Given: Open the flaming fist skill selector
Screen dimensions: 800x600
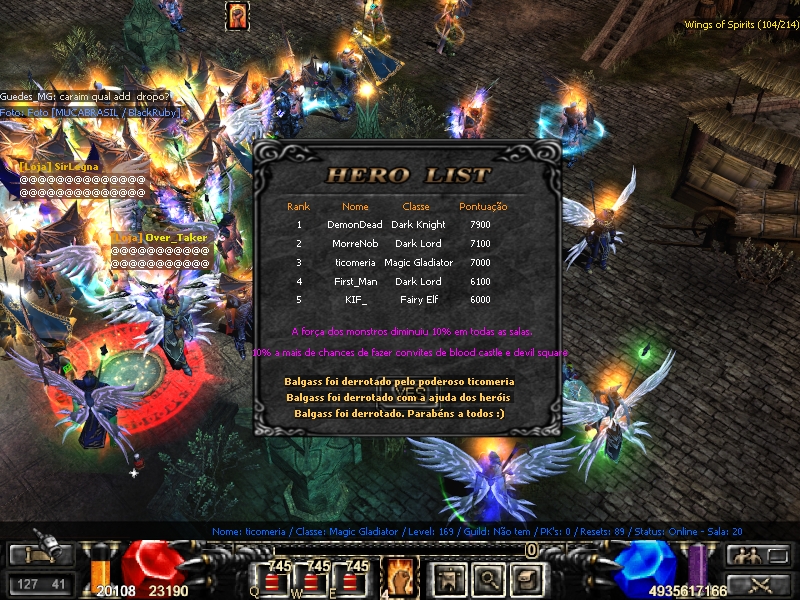Looking at the screenshot, I should [x=400, y=576].
